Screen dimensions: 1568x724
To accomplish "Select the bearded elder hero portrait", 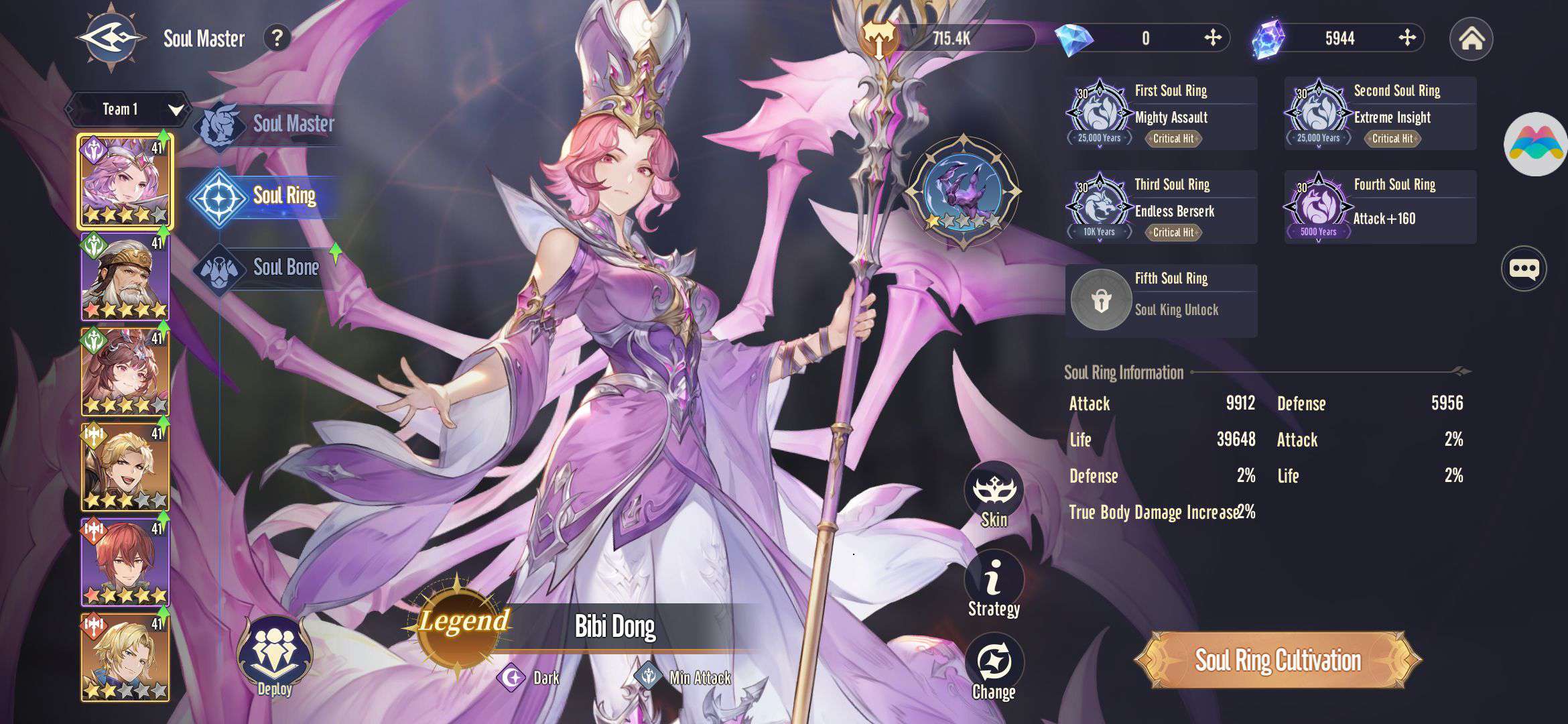I will point(125,277).
